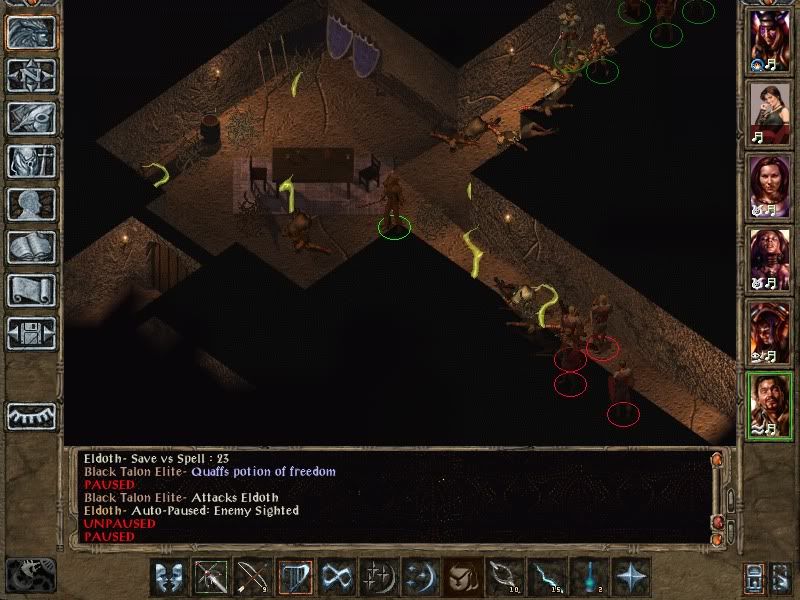Toggle pause with the clock button
The image size is (800, 600).
click(x=31, y=574)
